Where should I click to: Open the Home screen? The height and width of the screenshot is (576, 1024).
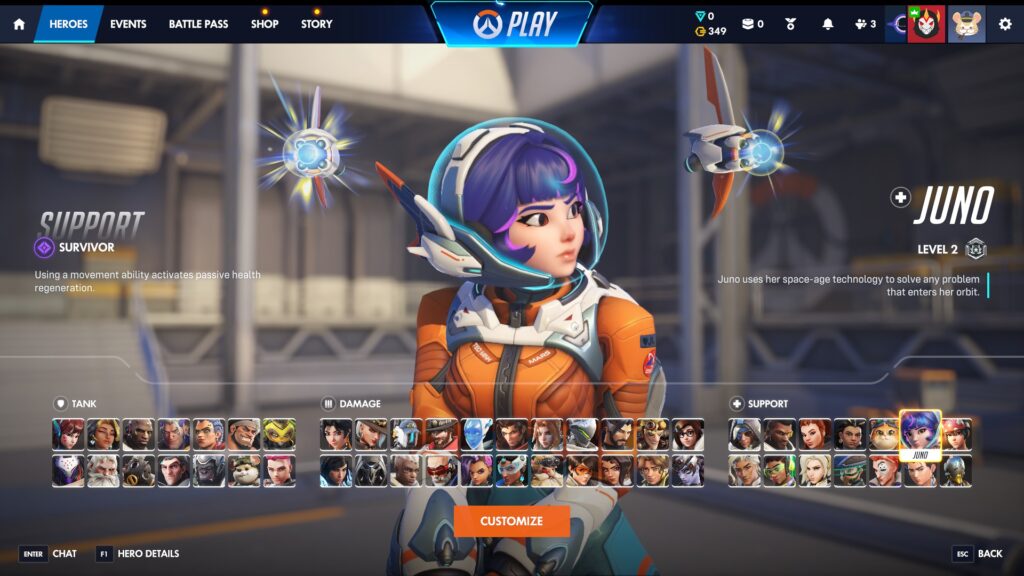tap(19, 24)
